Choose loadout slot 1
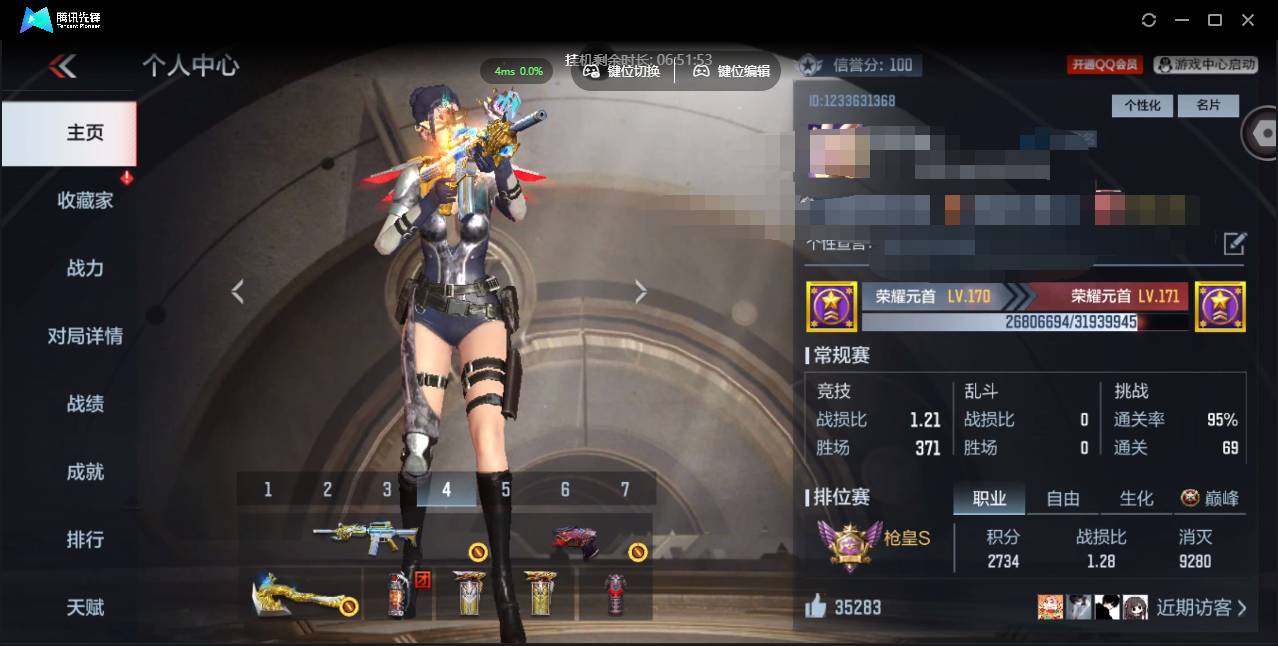 [268, 489]
